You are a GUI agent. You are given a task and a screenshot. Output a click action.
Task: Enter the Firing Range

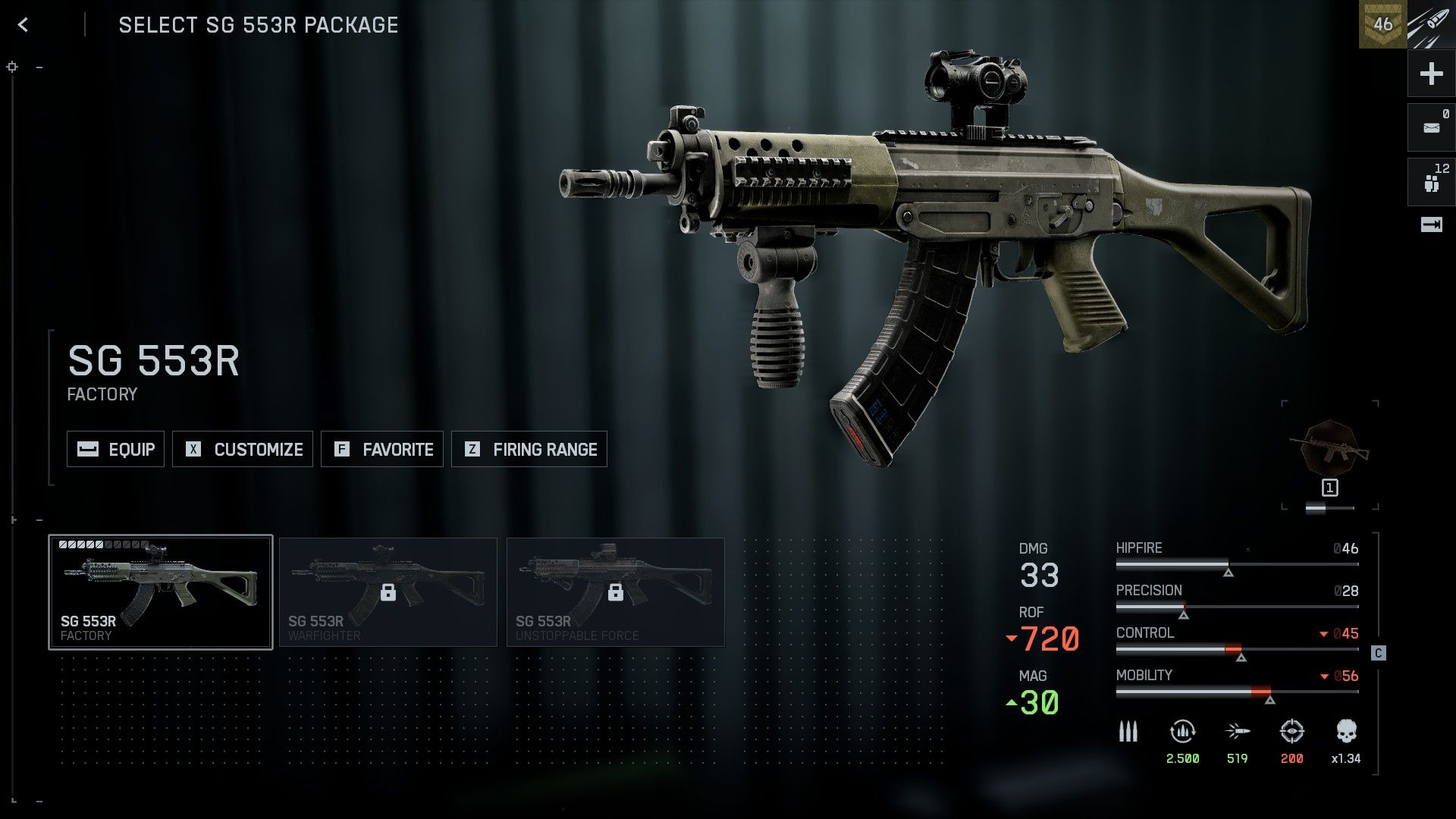(x=529, y=449)
